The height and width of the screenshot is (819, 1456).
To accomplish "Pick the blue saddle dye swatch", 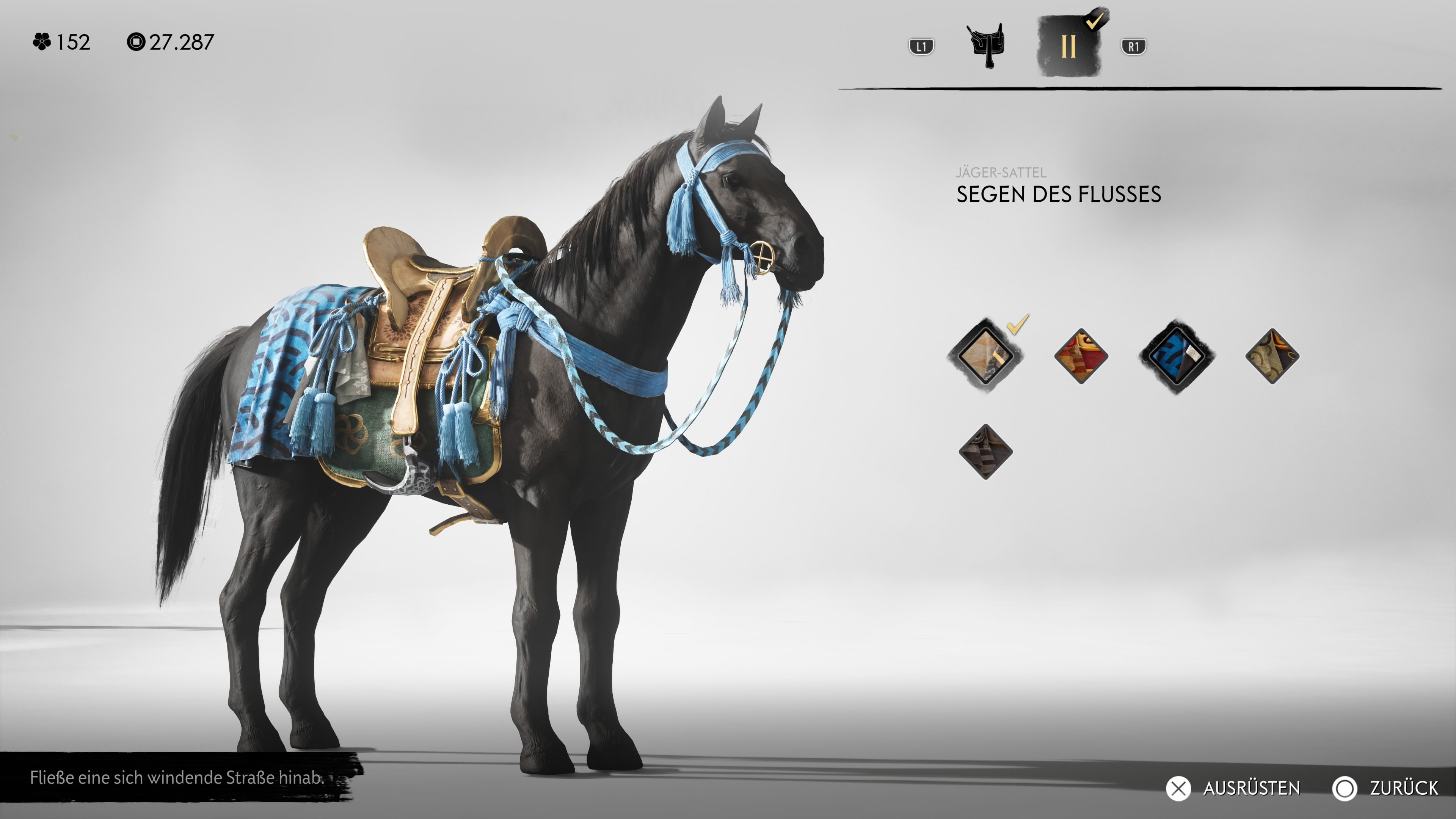I will 1176,356.
